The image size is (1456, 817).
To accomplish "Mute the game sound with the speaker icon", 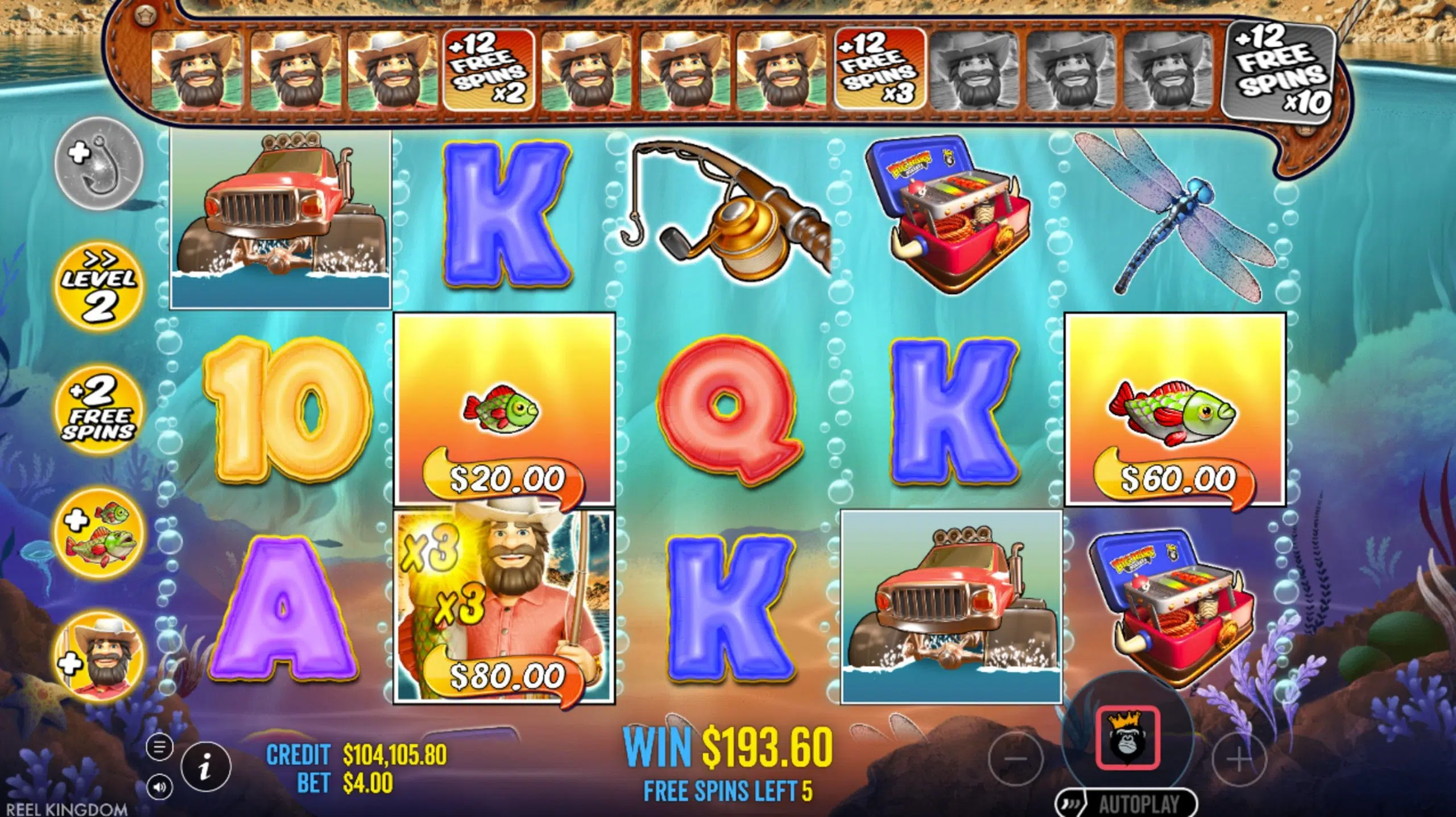I will point(160,786).
